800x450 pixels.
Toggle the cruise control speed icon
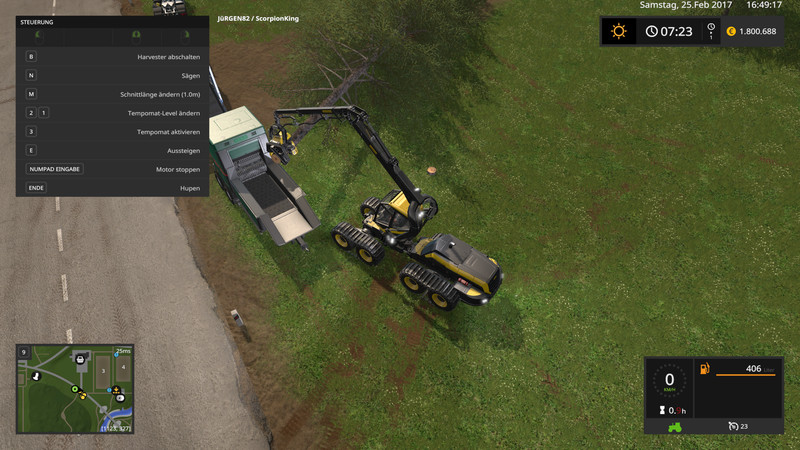(734, 426)
